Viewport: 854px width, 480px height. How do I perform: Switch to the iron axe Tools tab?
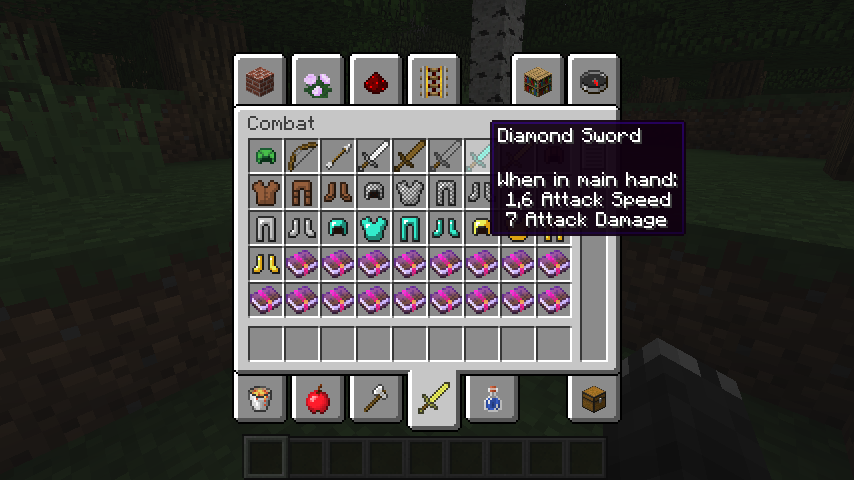click(376, 400)
